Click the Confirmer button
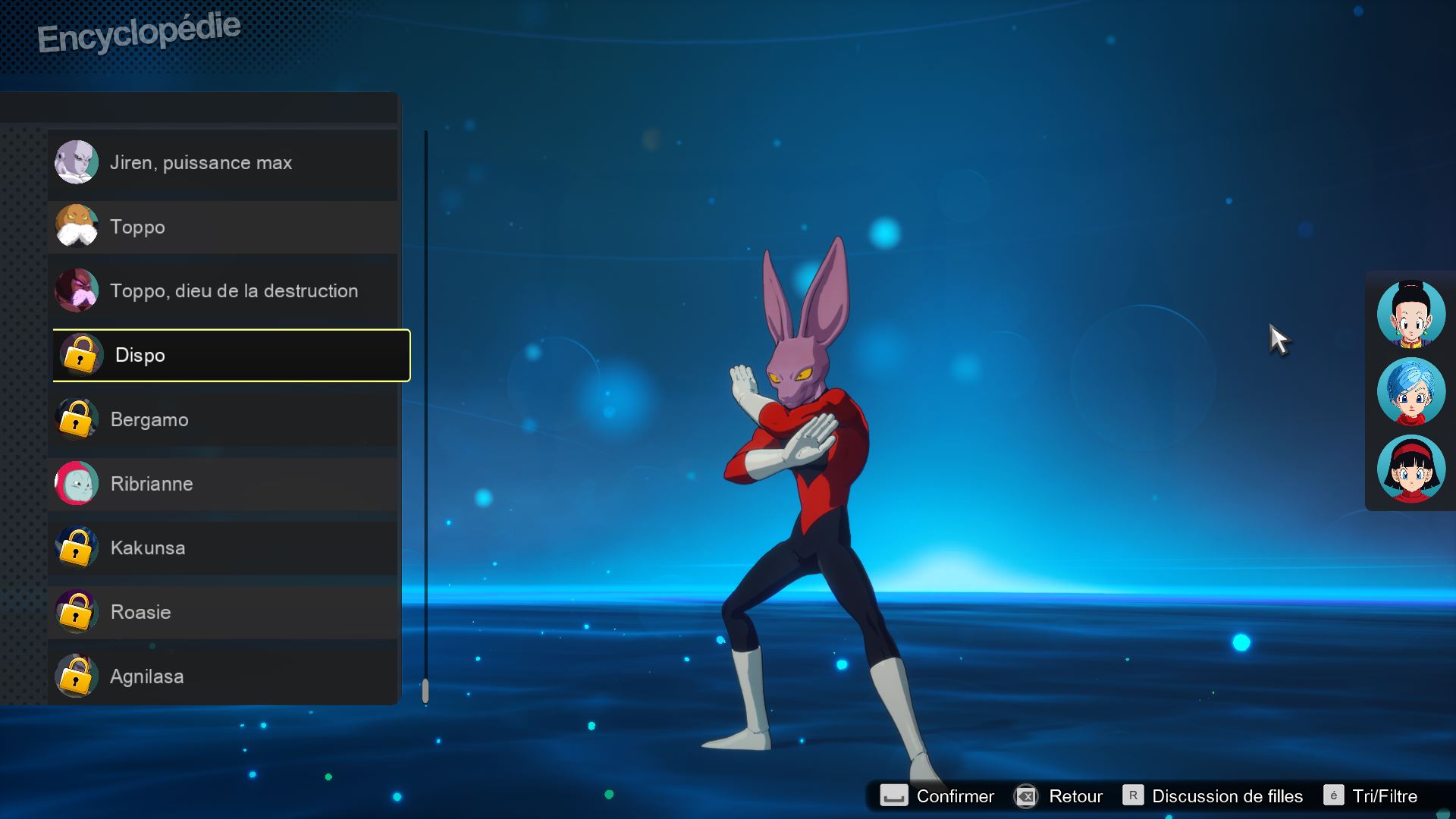Screen dimensions: 1456x819 (937, 796)
